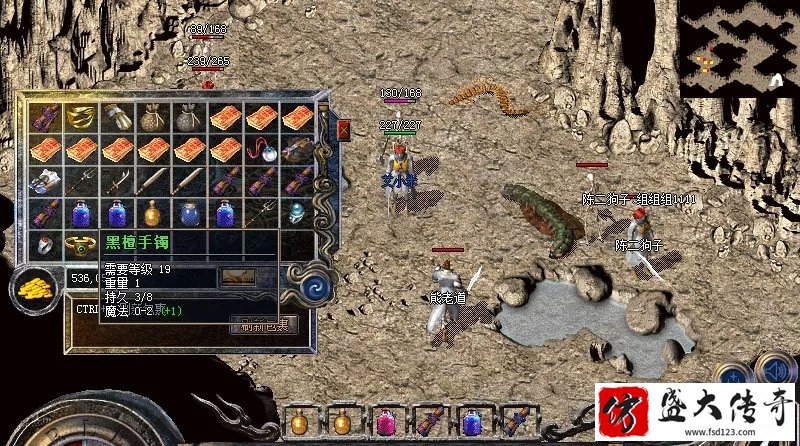Open the minimap in the corner
Screen dimensions: 800x446
[739, 48]
